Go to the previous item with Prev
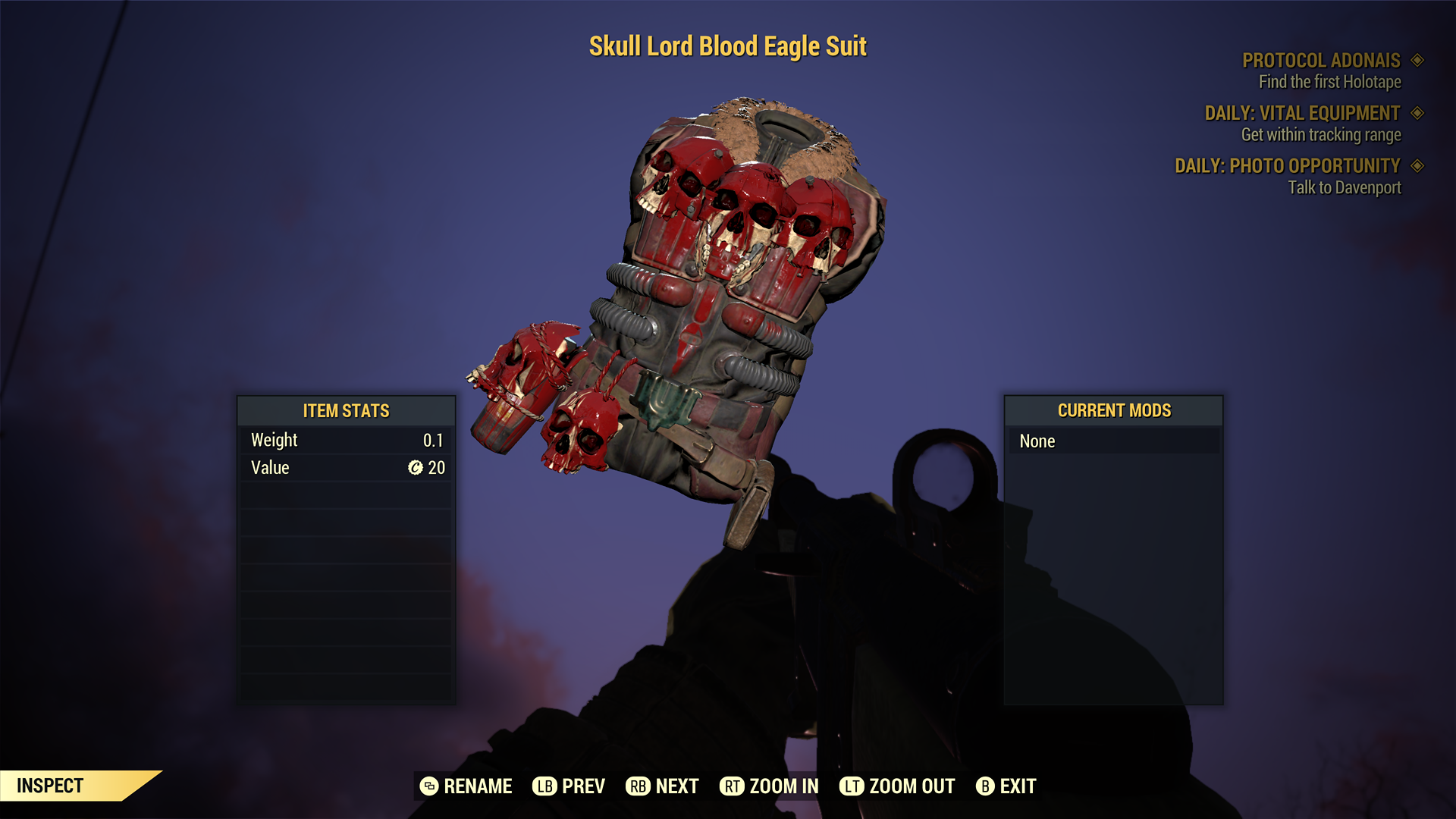 [569, 786]
